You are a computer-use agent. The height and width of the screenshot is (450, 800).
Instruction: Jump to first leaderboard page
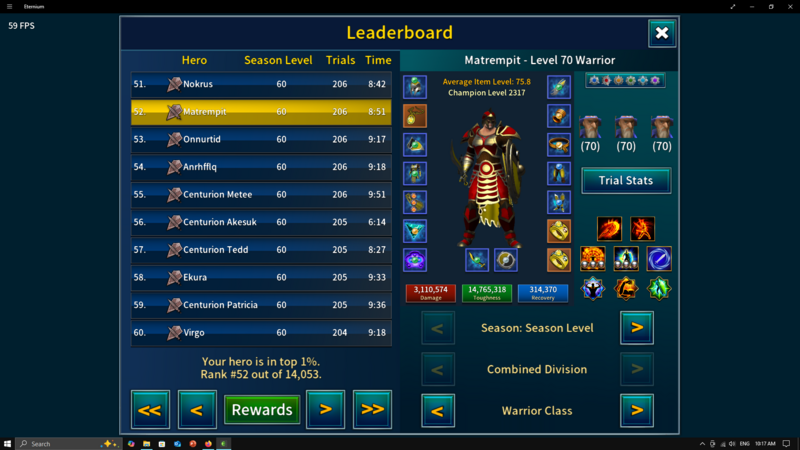pyautogui.click(x=150, y=409)
